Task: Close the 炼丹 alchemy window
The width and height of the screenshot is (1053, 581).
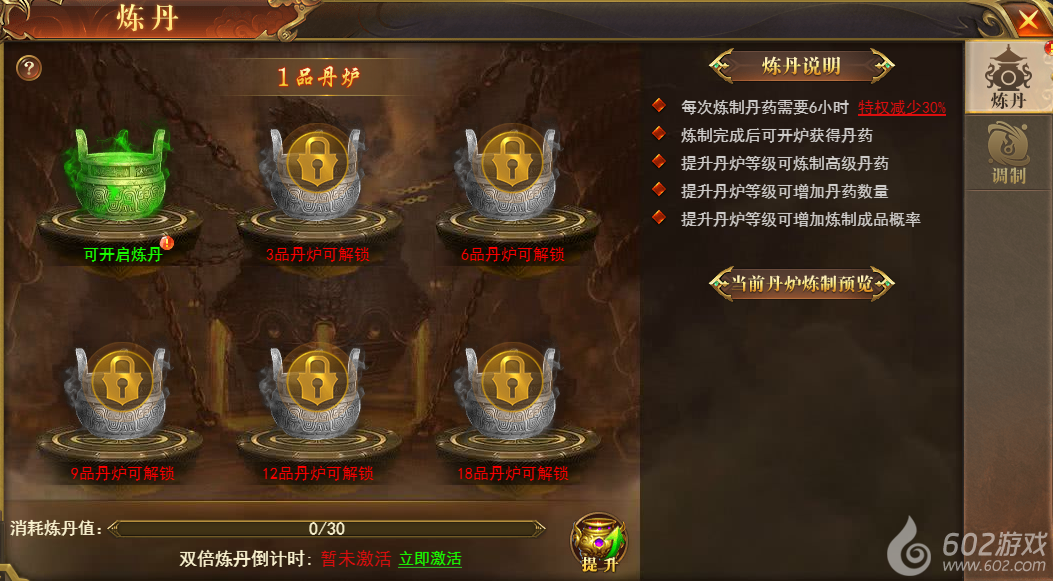Action: click(x=1028, y=19)
